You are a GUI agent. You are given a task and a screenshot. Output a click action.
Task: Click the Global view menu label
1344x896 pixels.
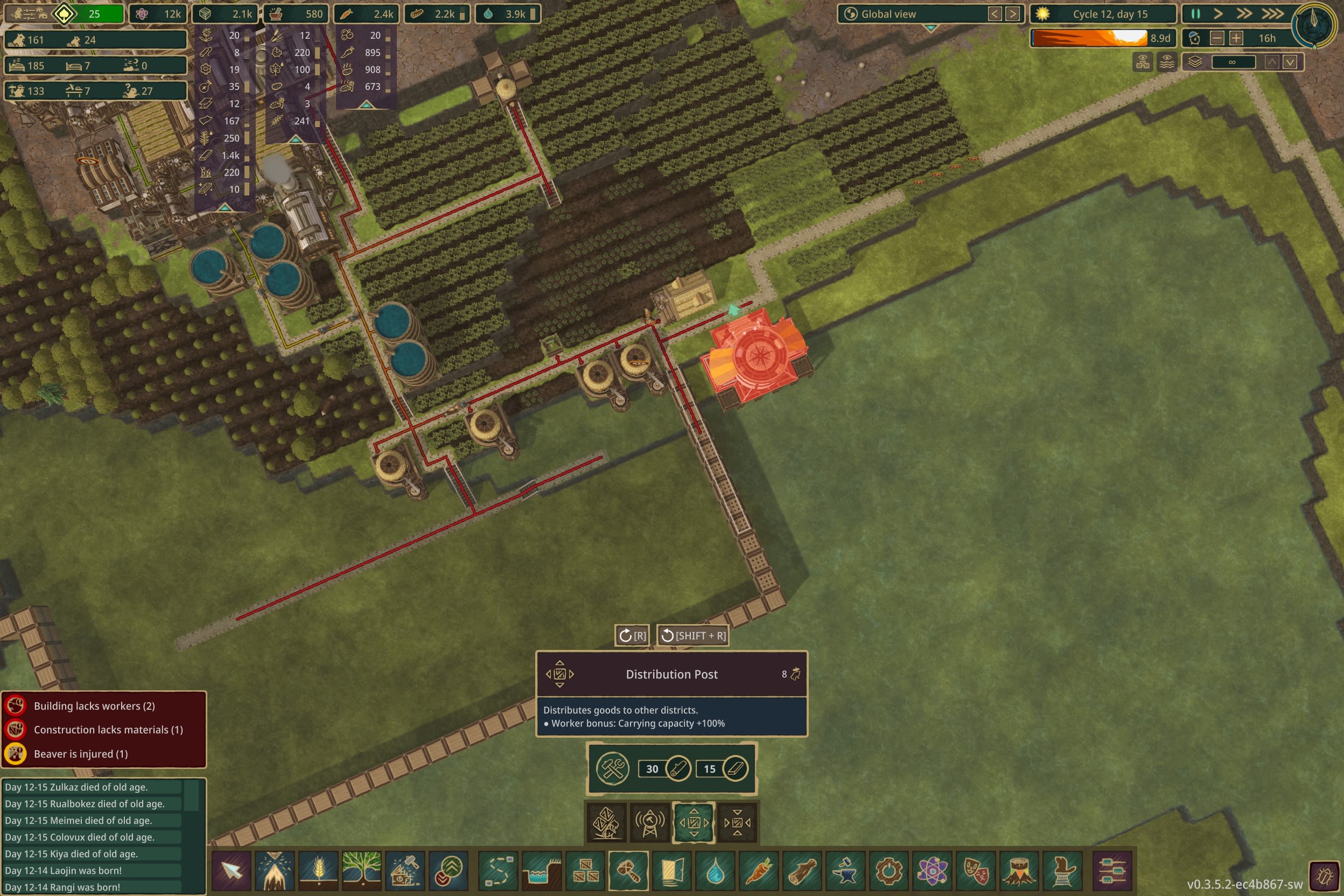(889, 13)
